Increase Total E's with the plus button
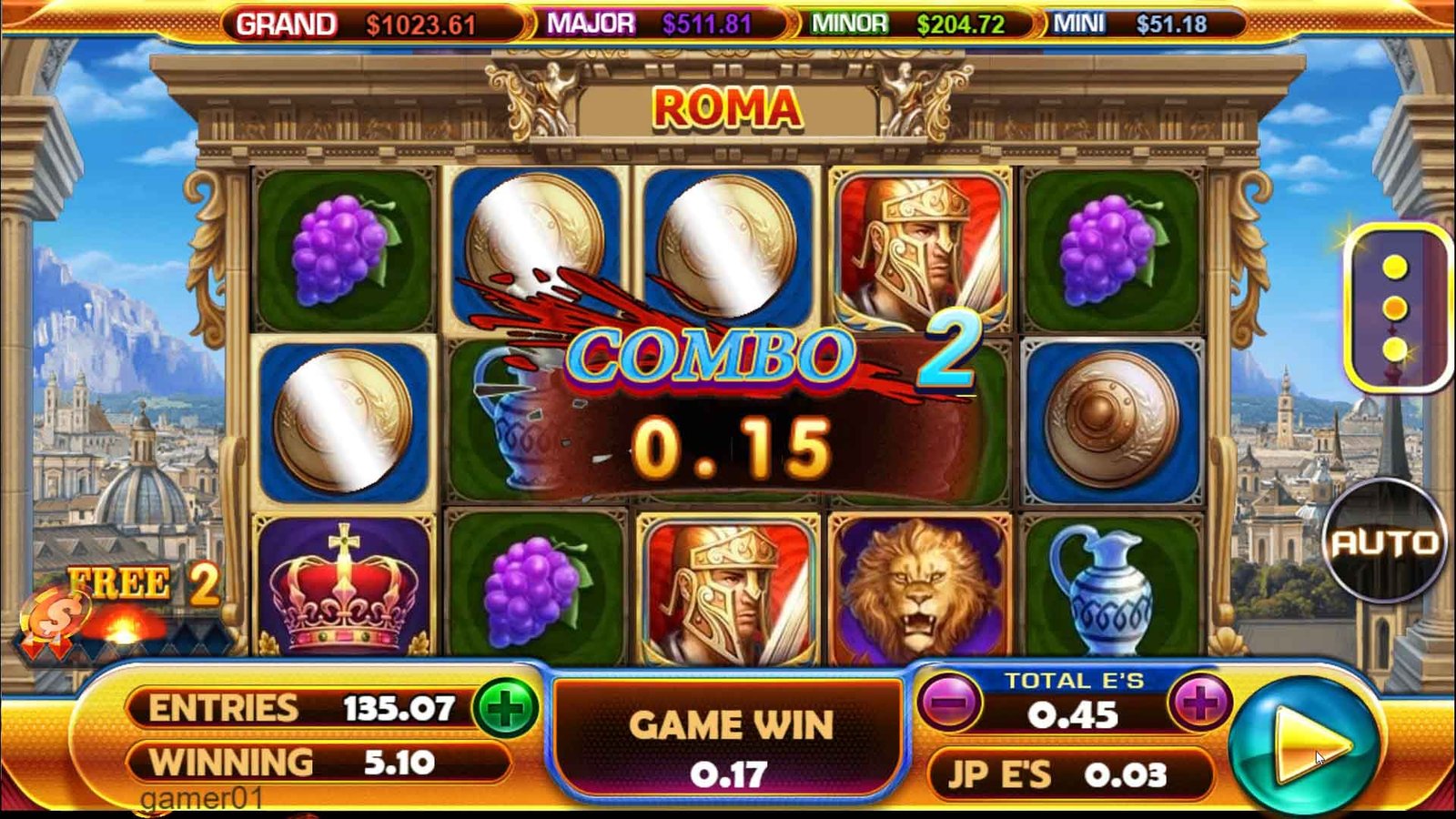The height and width of the screenshot is (819, 1456). (1200, 703)
